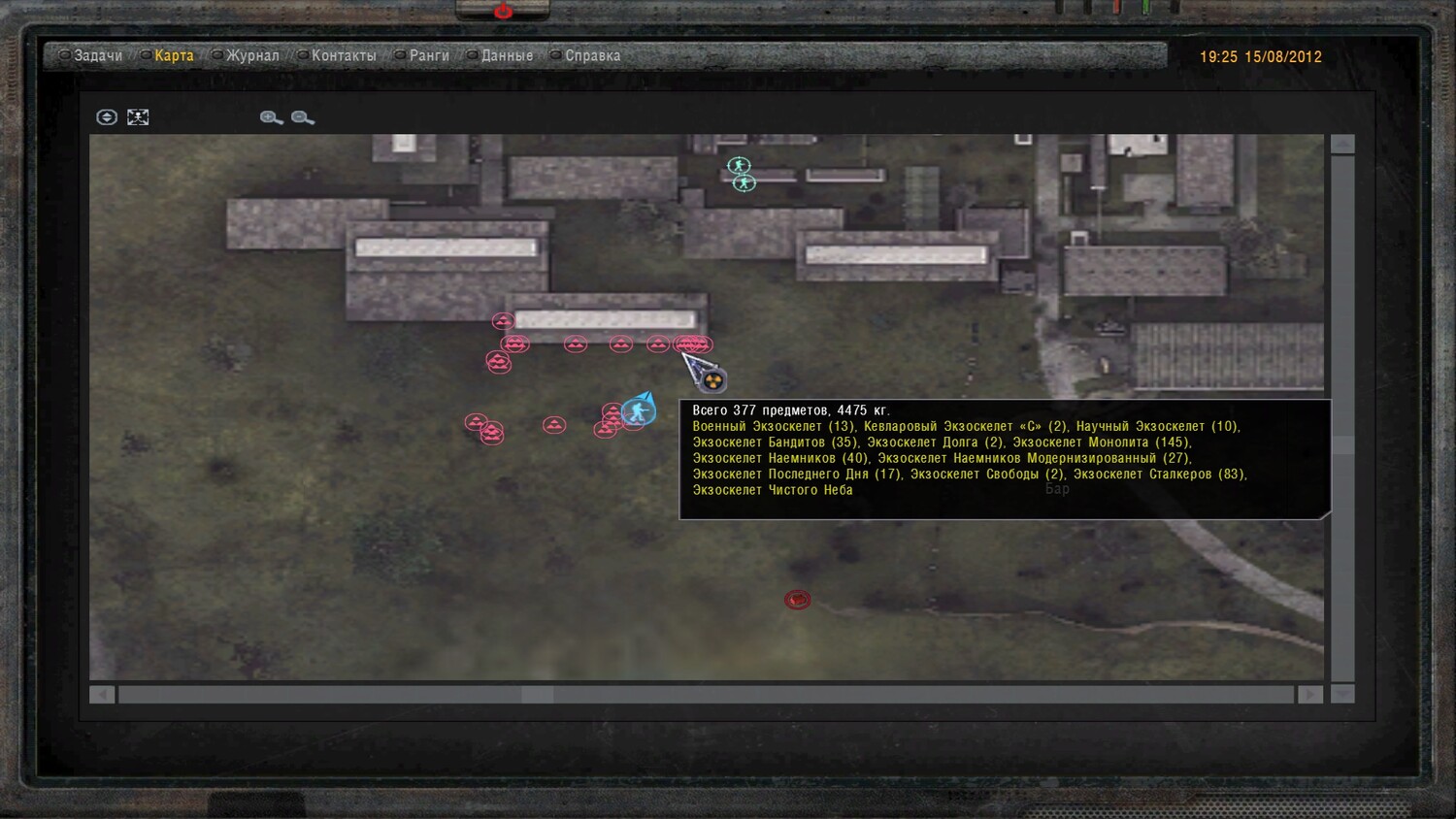Select the Справка tab

(x=592, y=56)
